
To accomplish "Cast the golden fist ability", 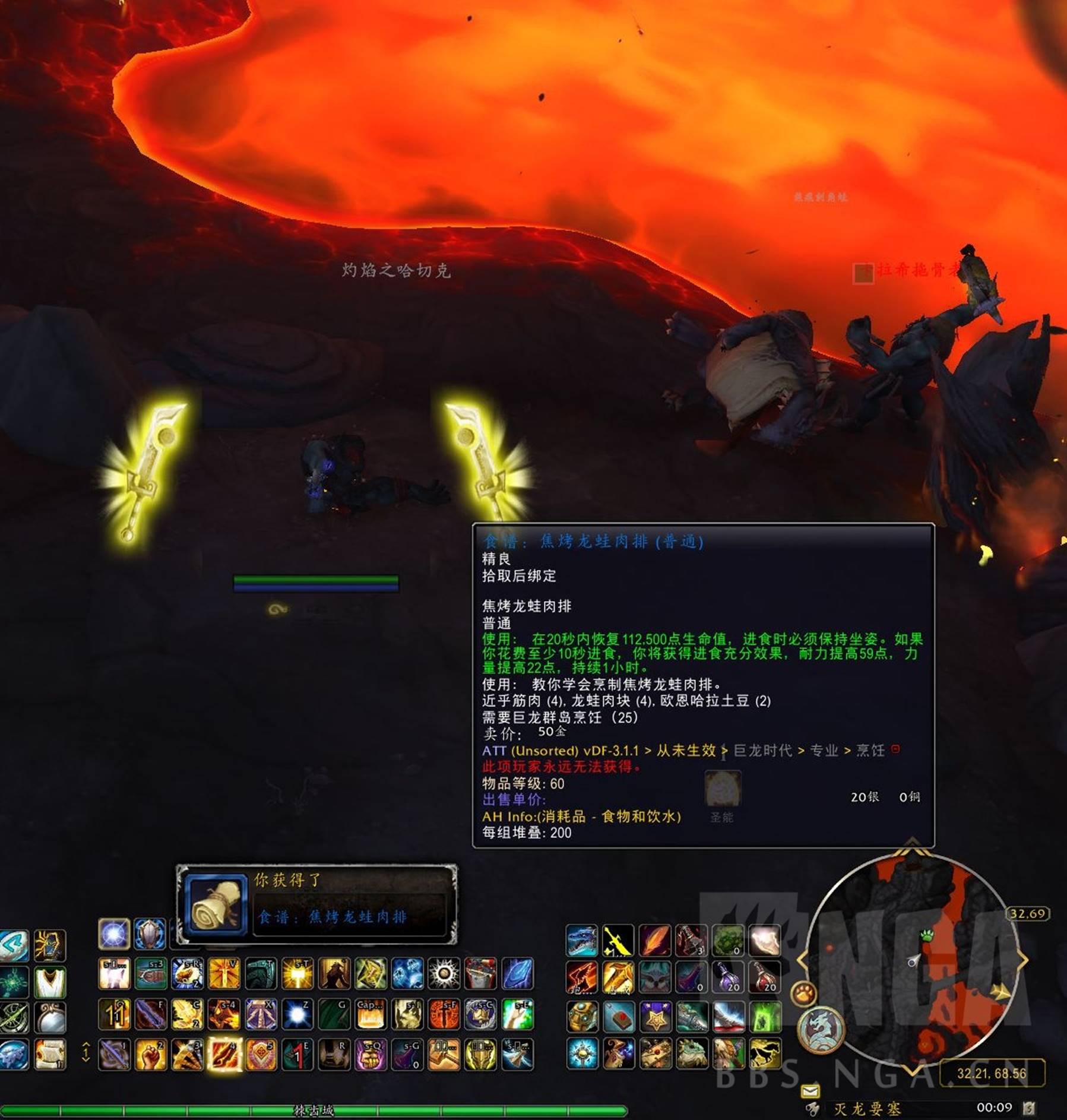I will pos(151,1054).
